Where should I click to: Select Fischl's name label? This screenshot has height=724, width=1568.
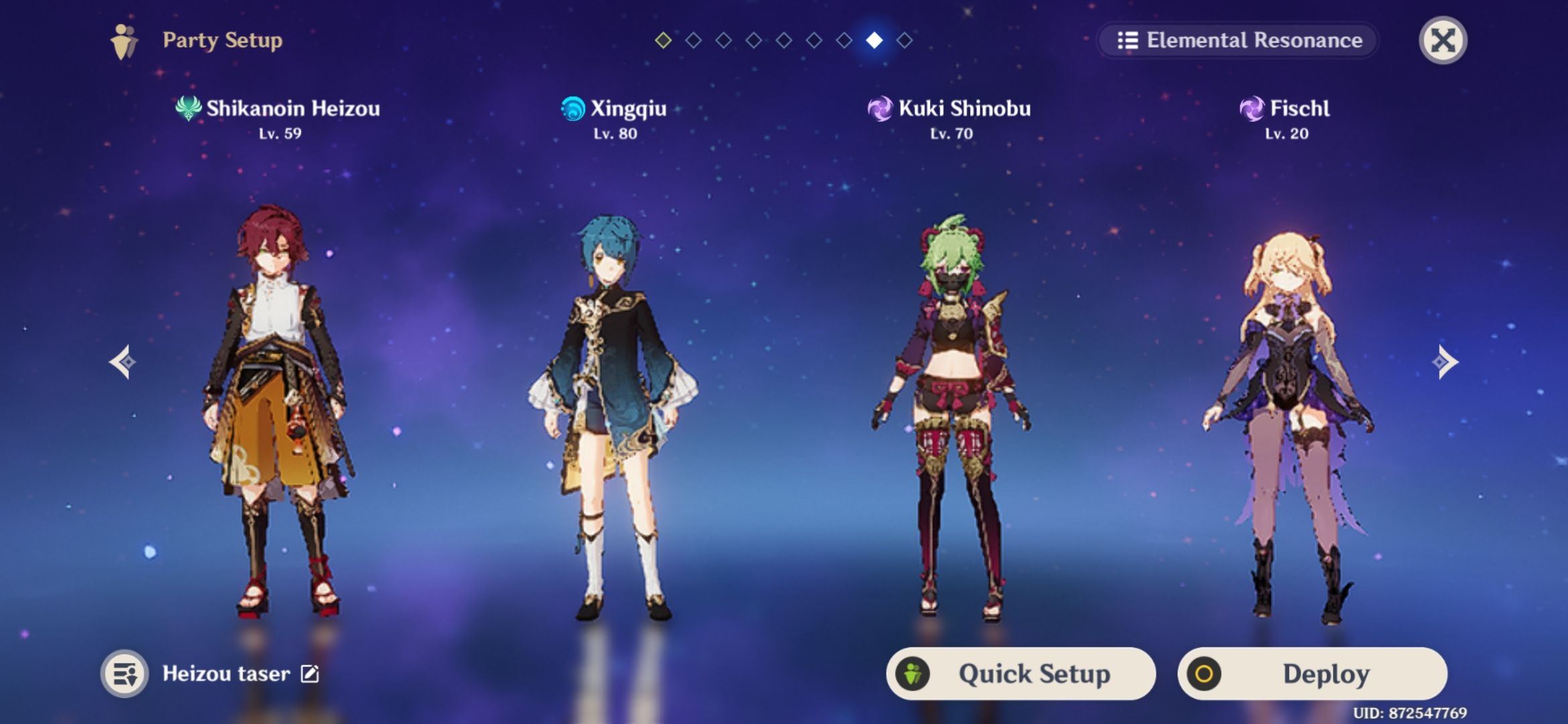tap(1300, 109)
